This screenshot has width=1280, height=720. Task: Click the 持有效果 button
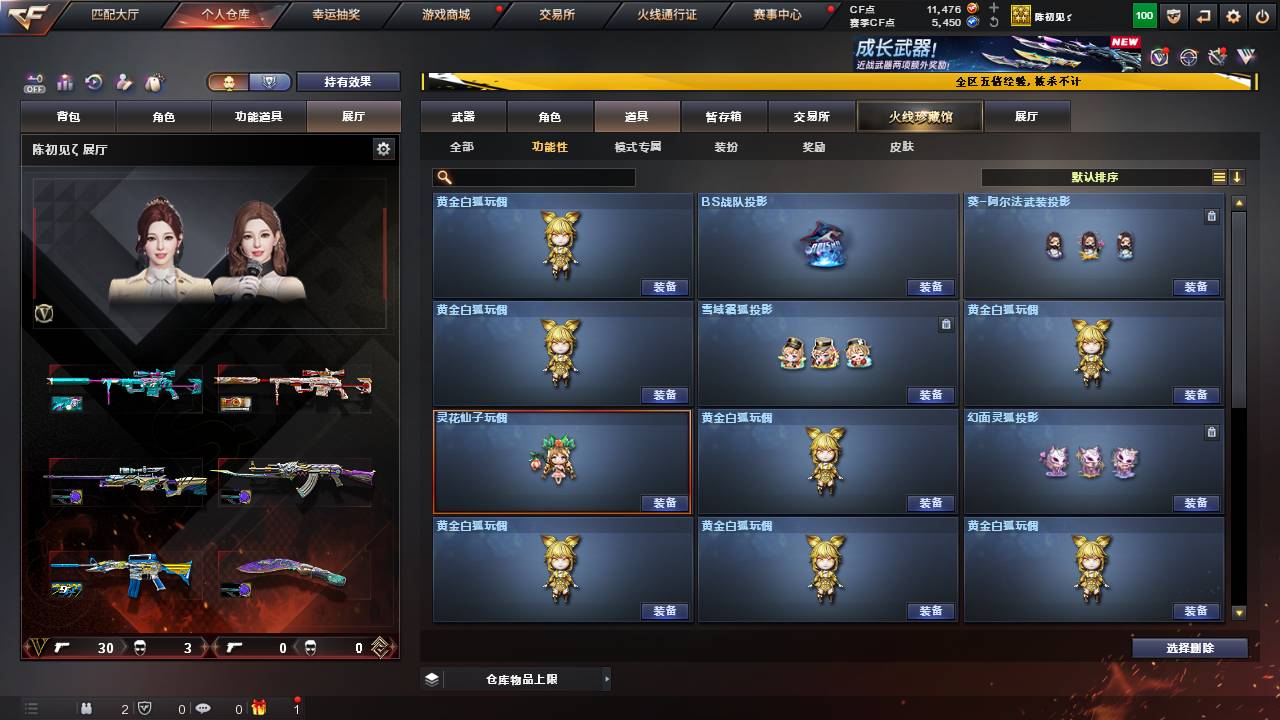(x=348, y=82)
